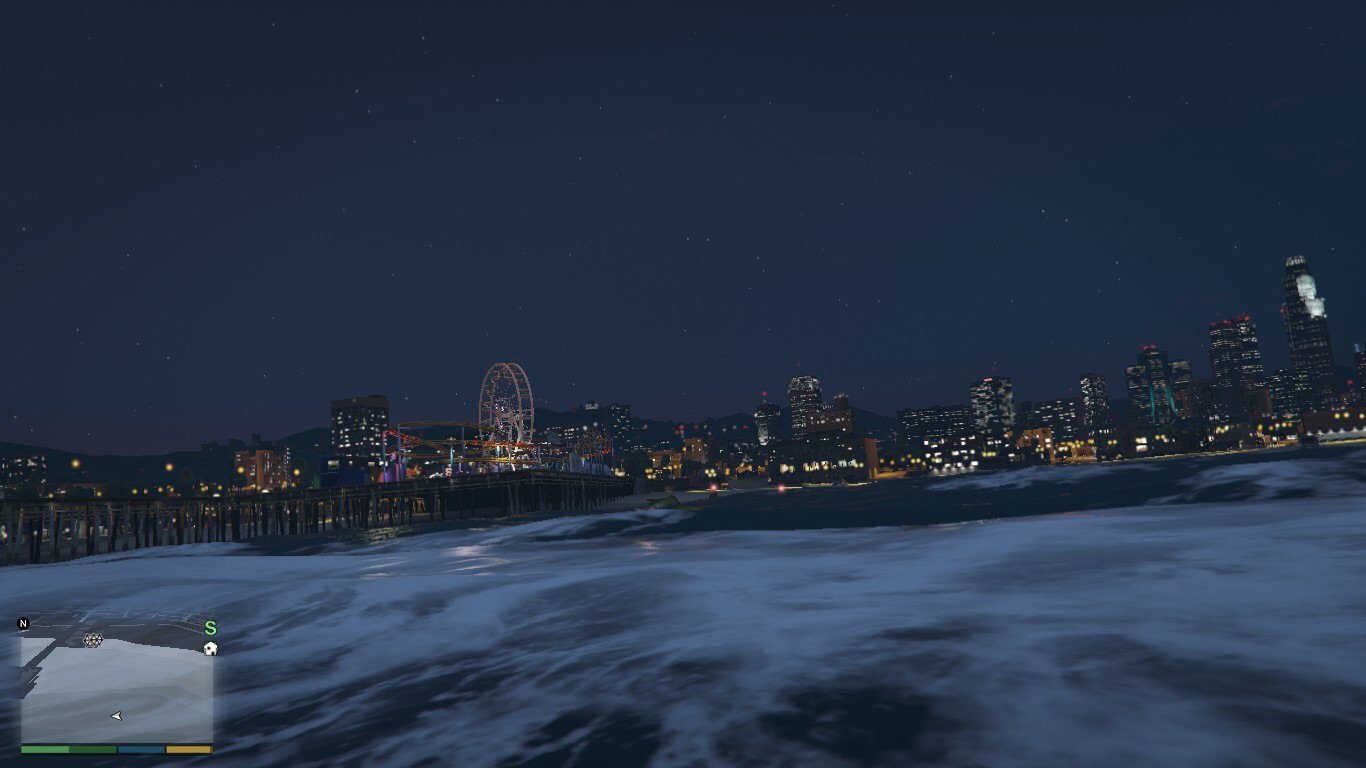Select the hexagonal mesh blip on the minimap
Image resolution: width=1366 pixels, height=768 pixels.
click(x=93, y=640)
